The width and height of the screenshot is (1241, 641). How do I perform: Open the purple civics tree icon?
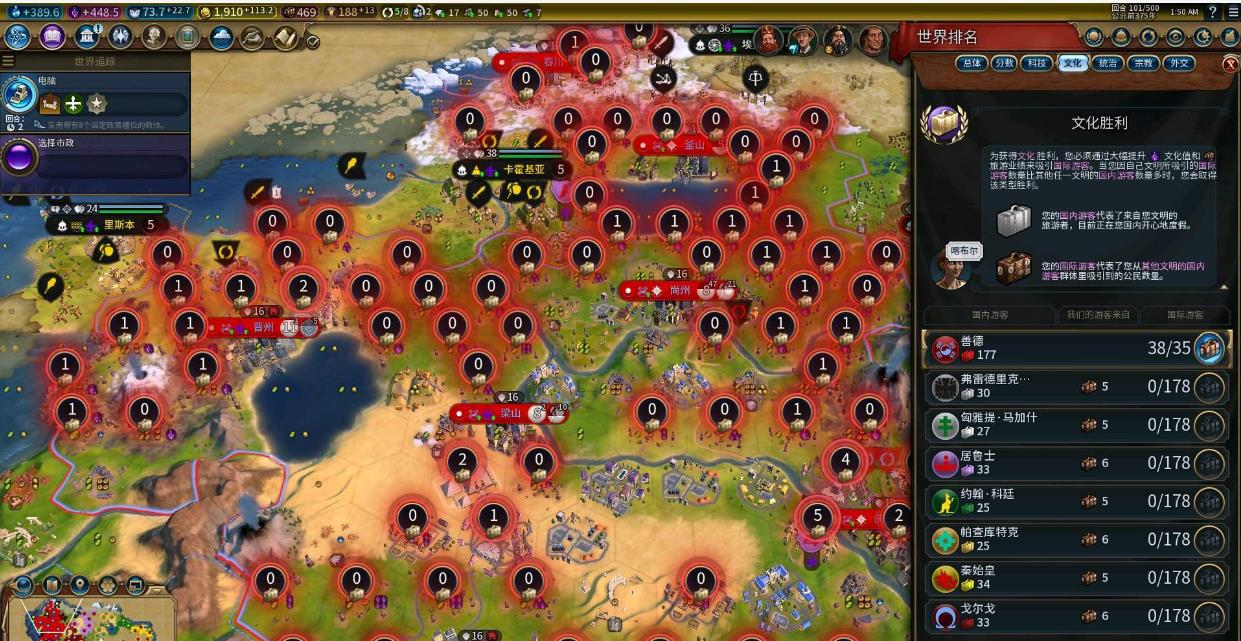tap(52, 37)
